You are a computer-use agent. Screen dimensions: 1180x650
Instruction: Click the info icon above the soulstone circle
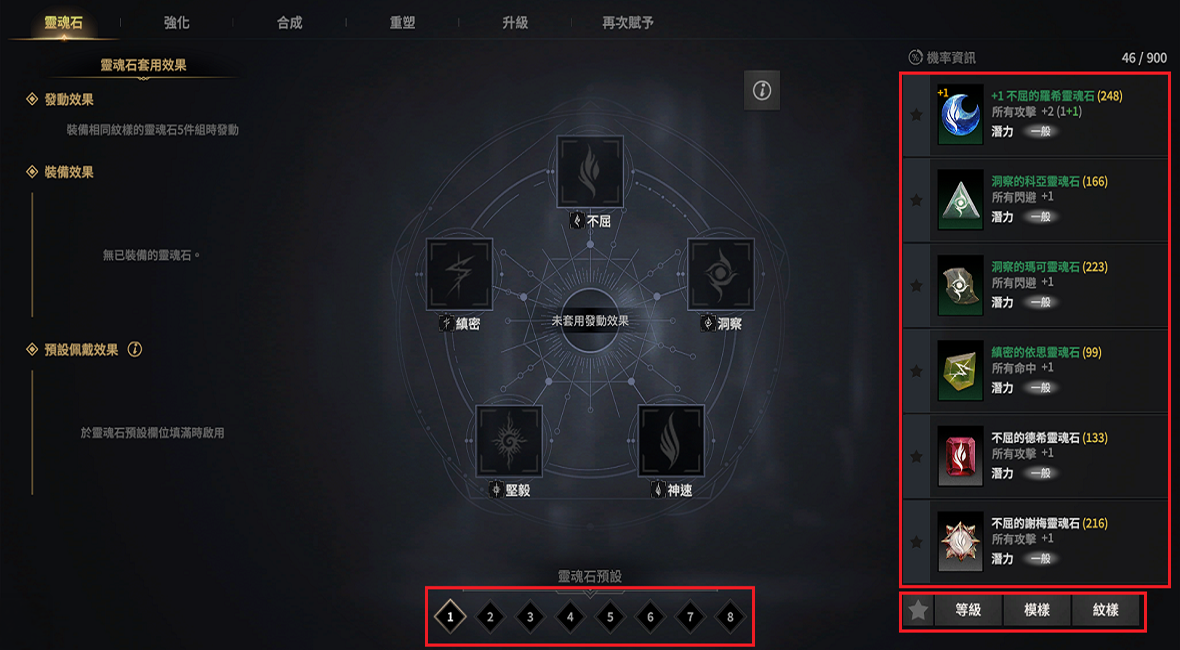point(762,91)
